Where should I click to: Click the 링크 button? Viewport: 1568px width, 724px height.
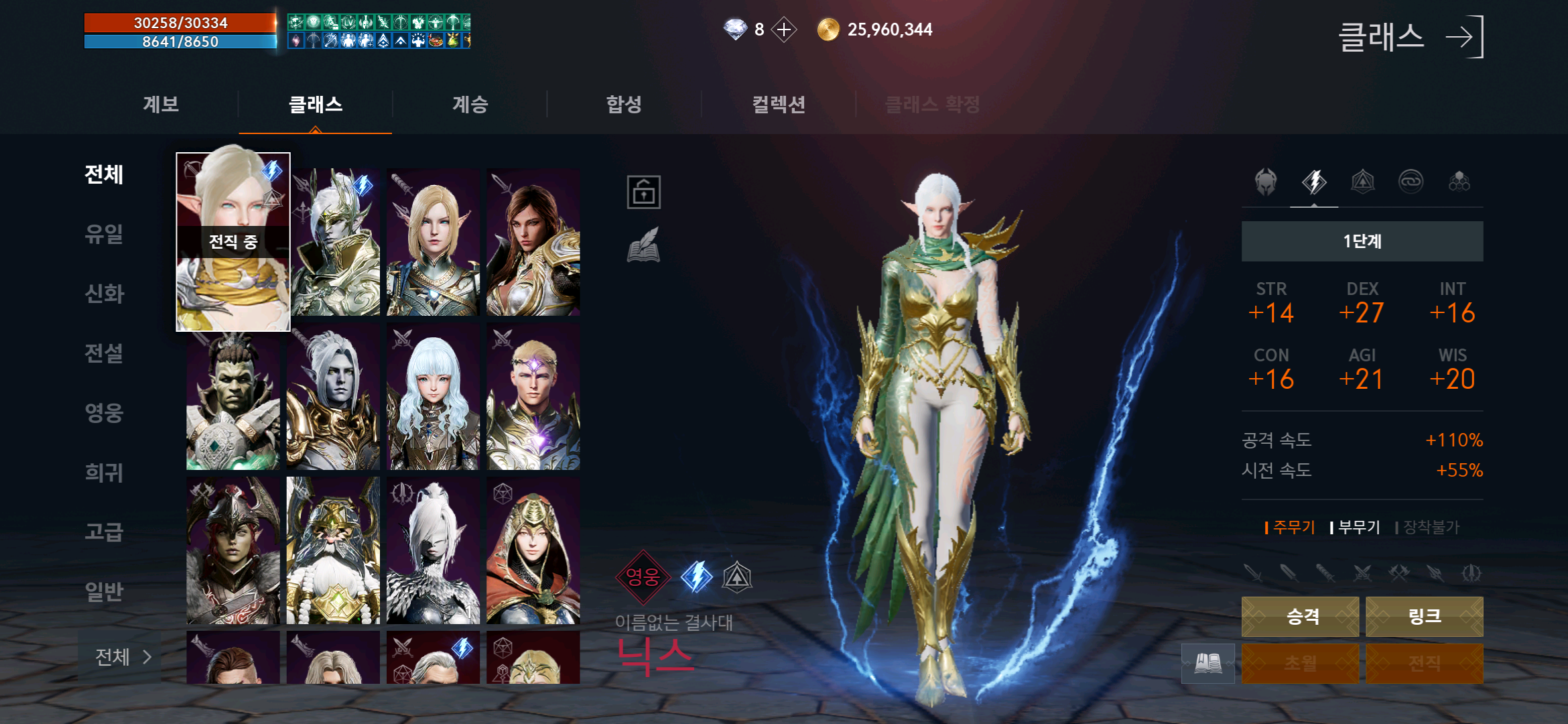[x=1424, y=616]
